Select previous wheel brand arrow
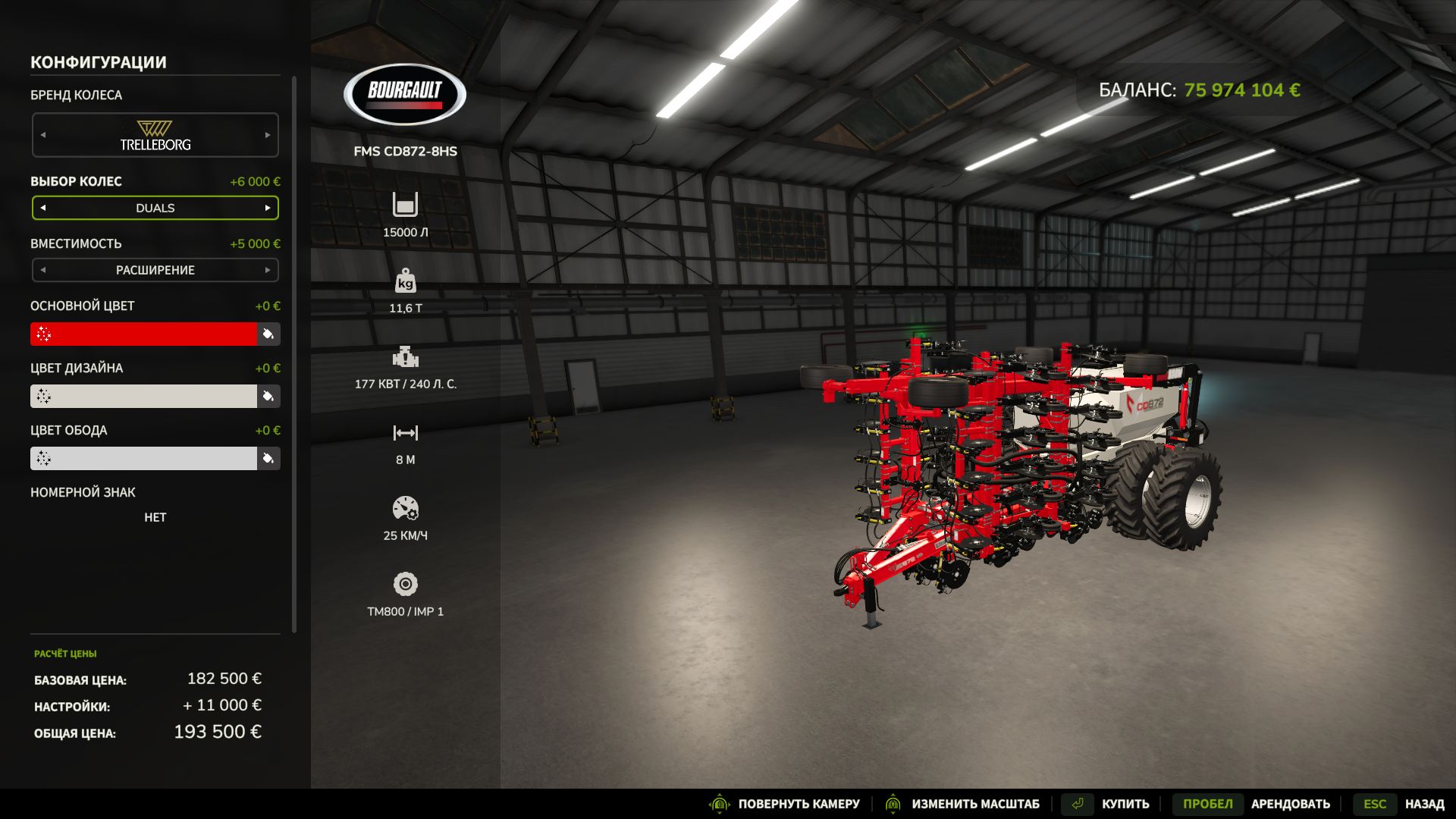Viewport: 1456px width, 819px height. click(43, 135)
